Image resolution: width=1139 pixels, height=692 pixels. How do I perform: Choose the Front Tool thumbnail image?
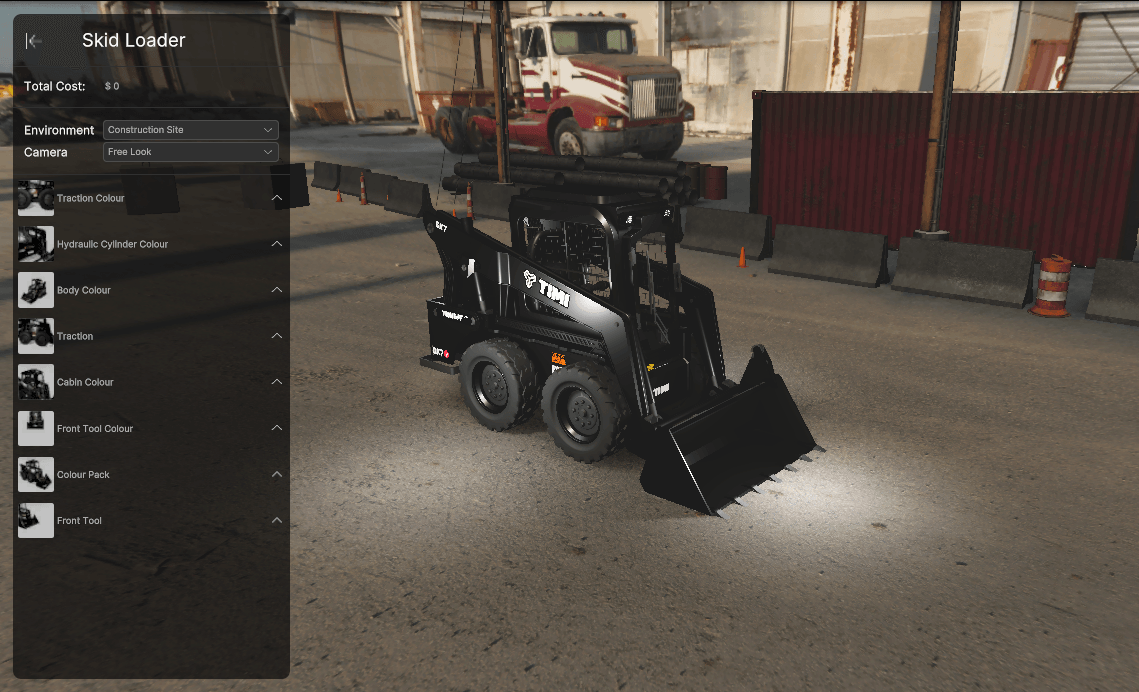[x=36, y=520]
